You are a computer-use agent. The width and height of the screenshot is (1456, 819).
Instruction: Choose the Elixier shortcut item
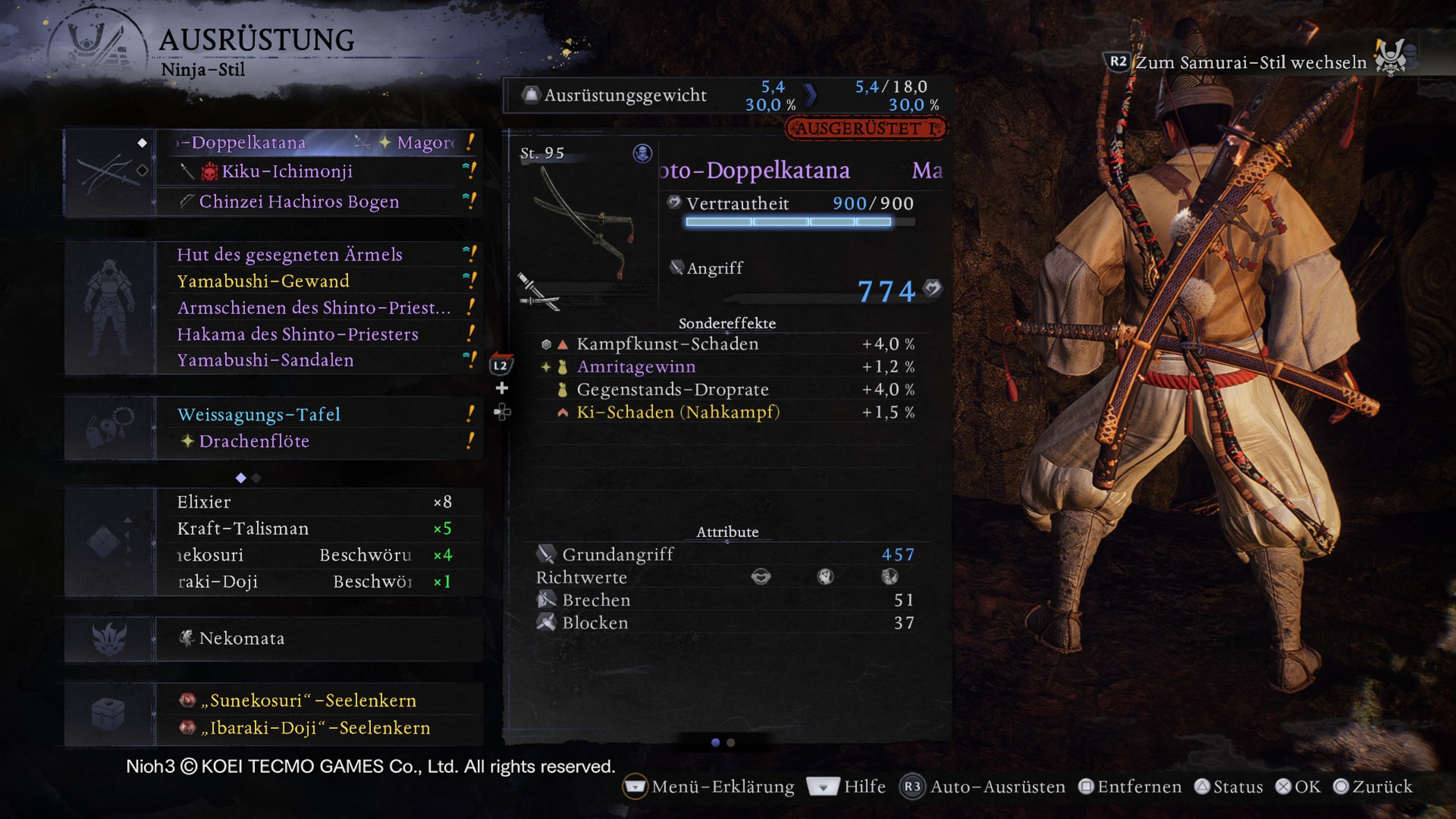tap(318, 502)
